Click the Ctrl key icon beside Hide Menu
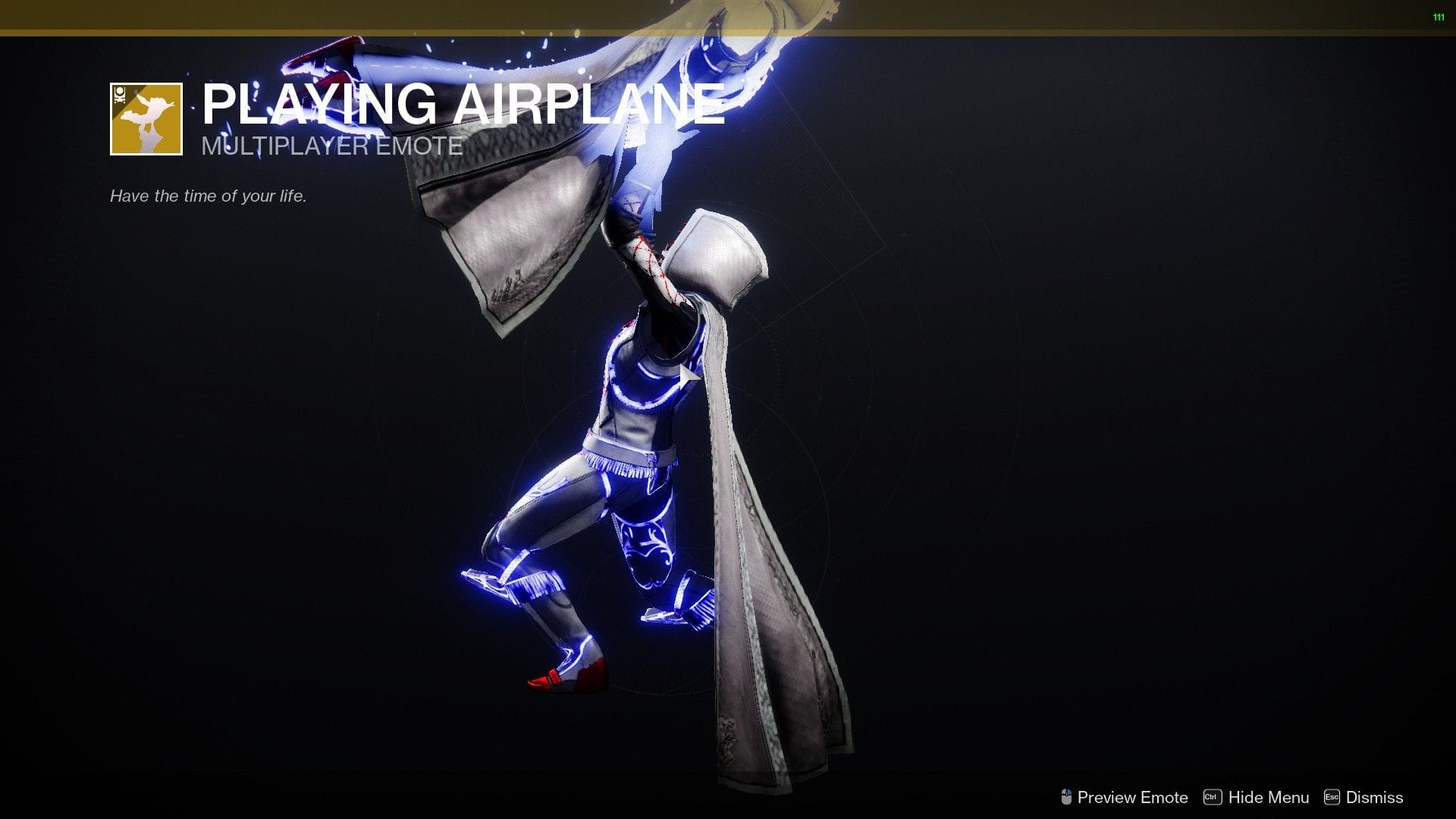1456x819 pixels. pyautogui.click(x=1212, y=796)
